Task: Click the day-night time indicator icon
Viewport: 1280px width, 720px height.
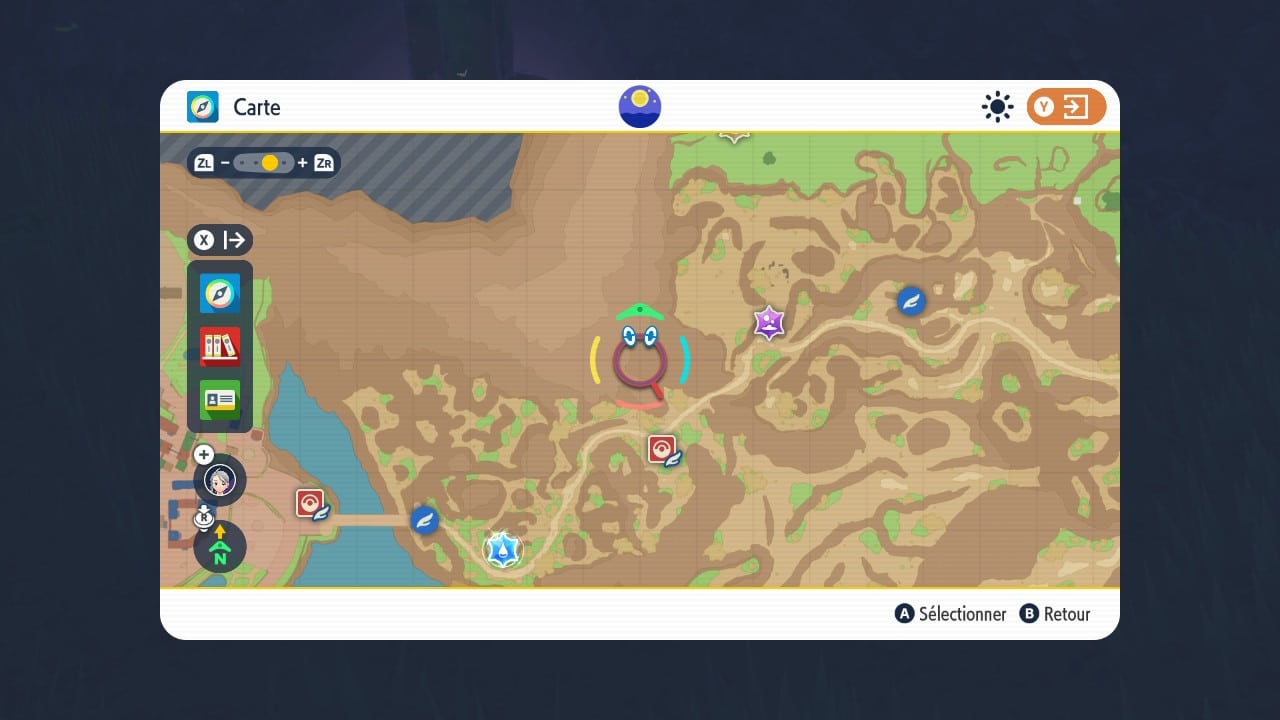Action: [640, 107]
